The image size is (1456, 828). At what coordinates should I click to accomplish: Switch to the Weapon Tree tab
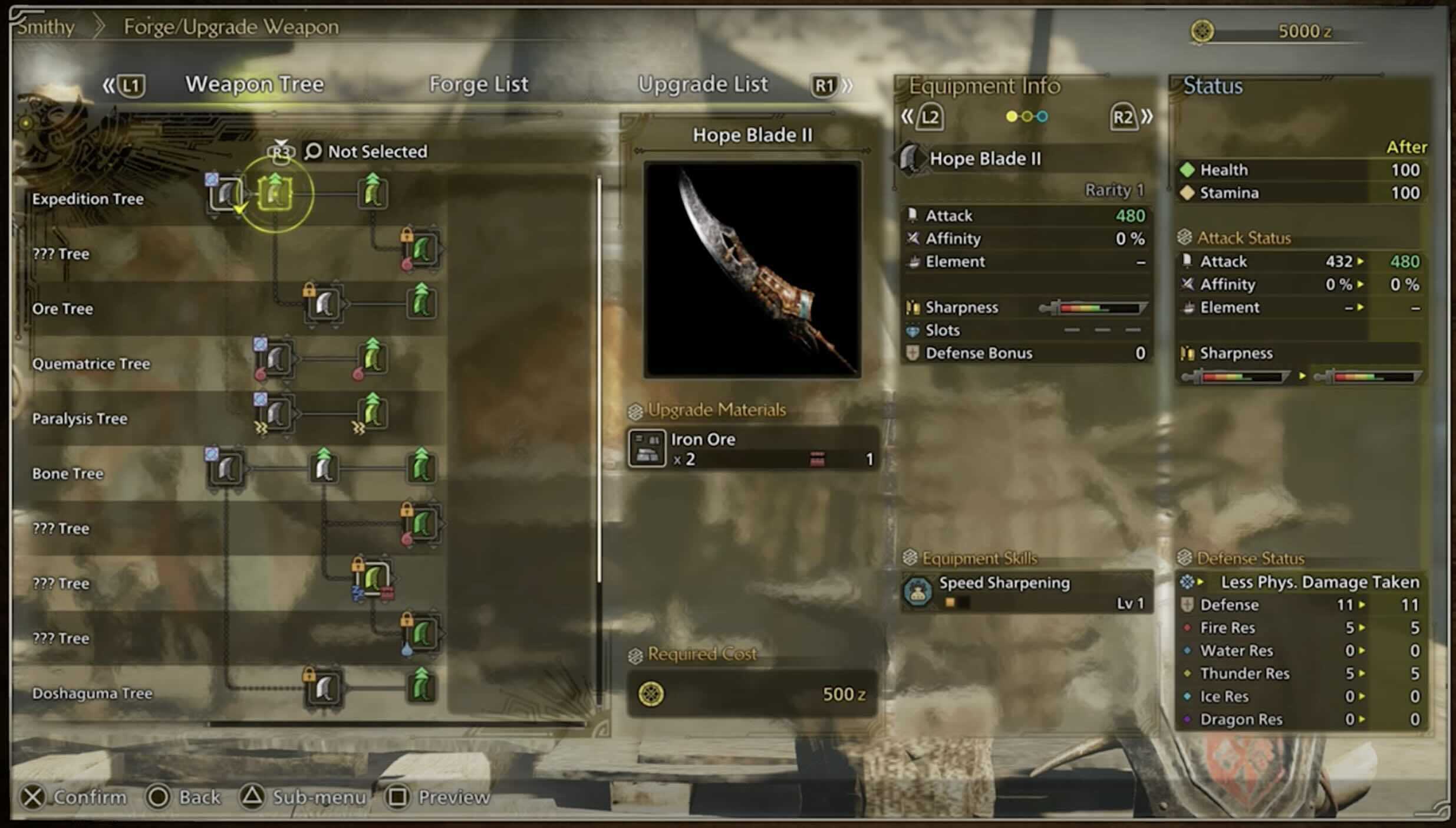pos(255,84)
